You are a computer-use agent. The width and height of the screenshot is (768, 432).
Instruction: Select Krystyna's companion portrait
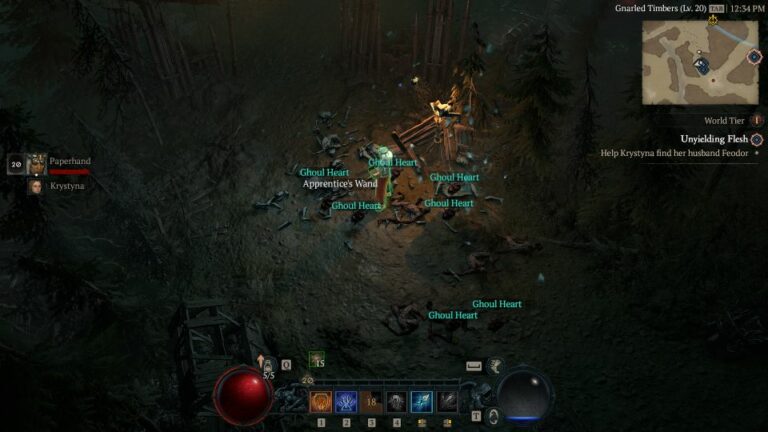(36, 186)
